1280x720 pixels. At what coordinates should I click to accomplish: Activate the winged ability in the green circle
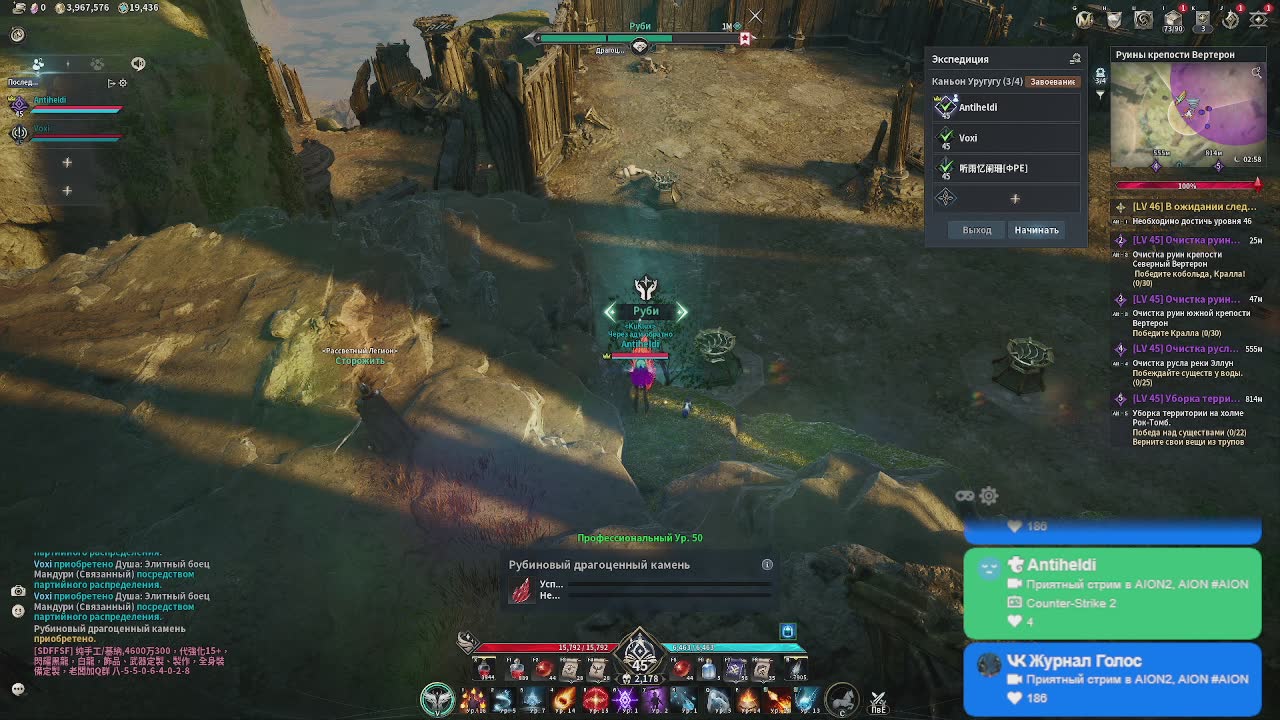tap(437, 699)
